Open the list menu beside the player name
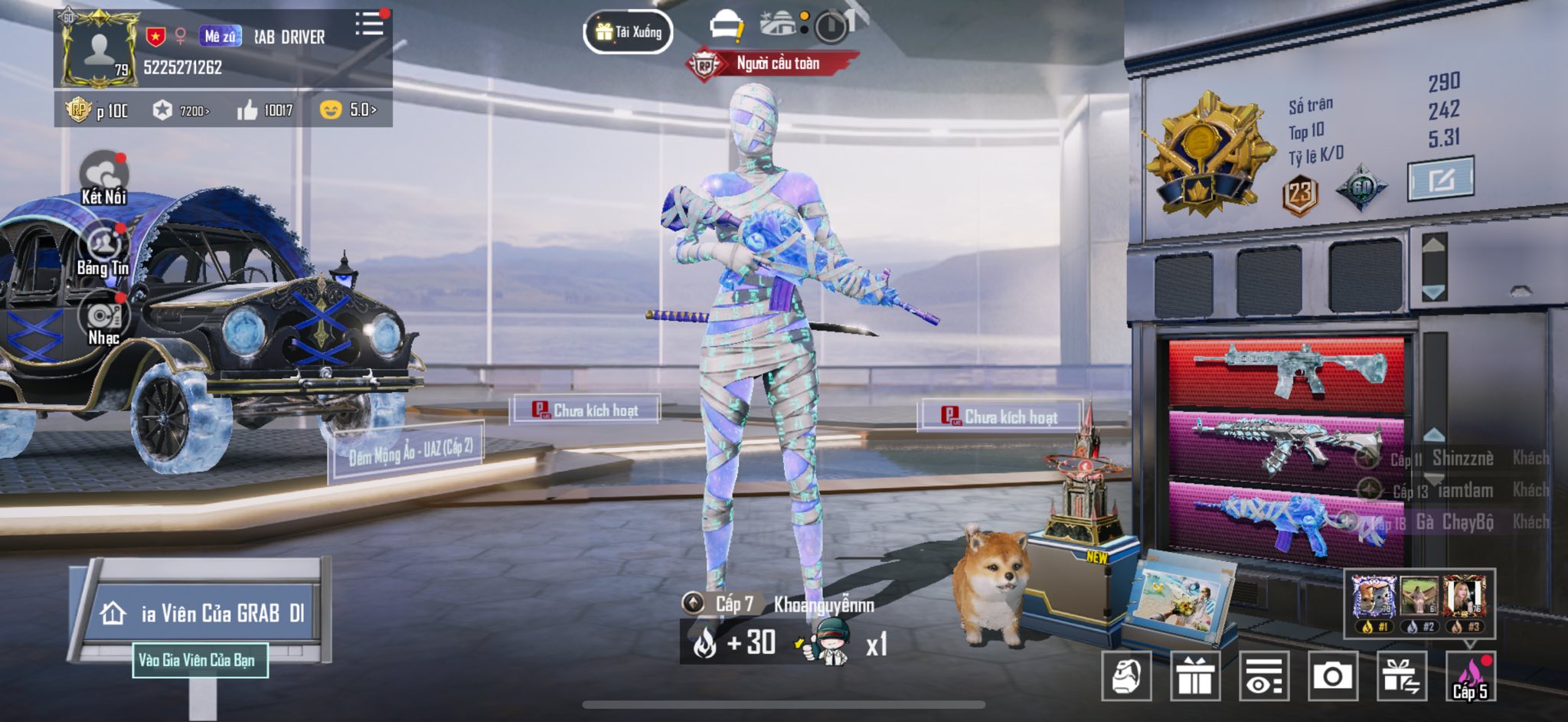The image size is (1568, 722). pos(369,24)
